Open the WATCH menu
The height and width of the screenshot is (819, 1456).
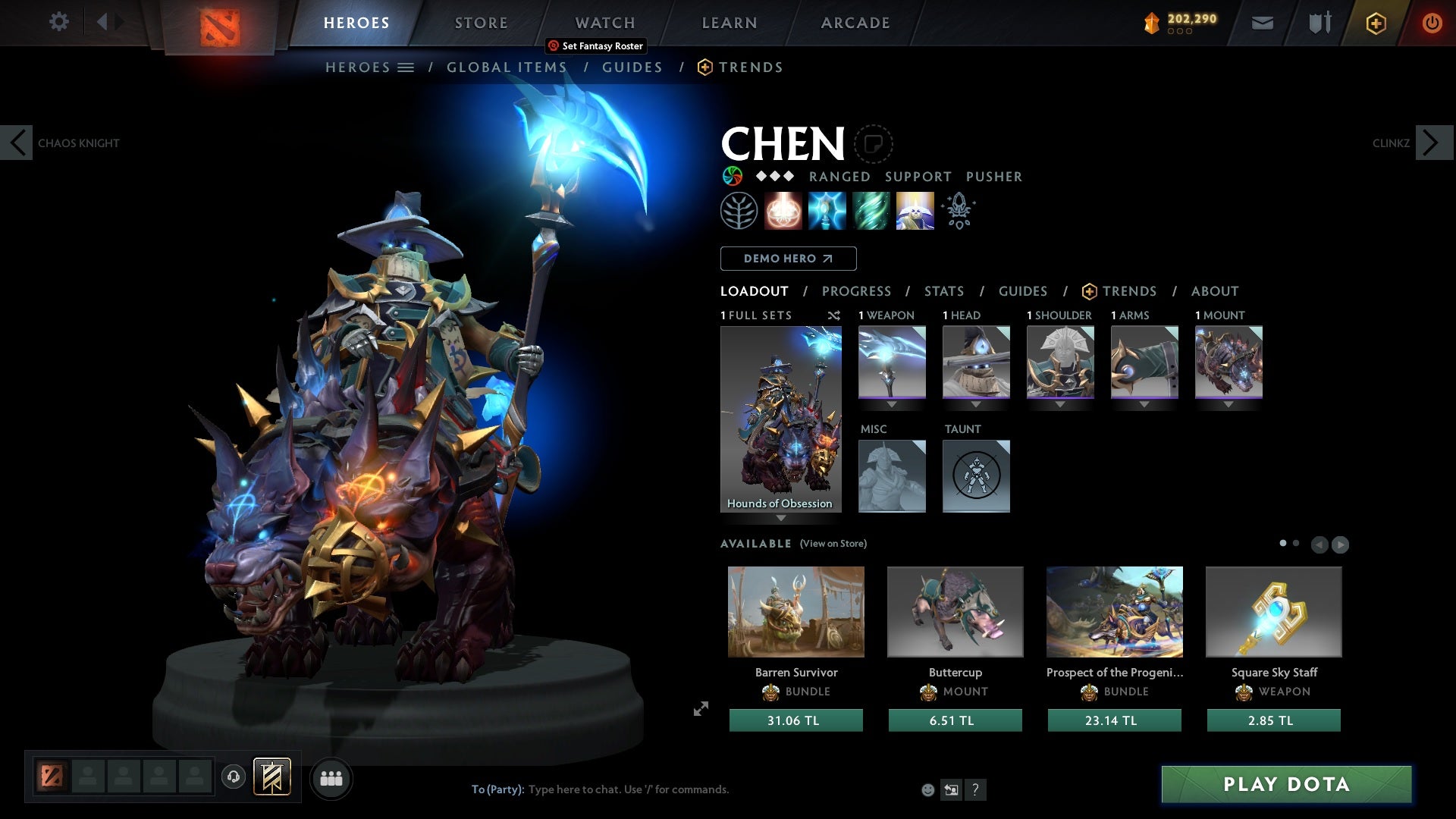coord(604,22)
